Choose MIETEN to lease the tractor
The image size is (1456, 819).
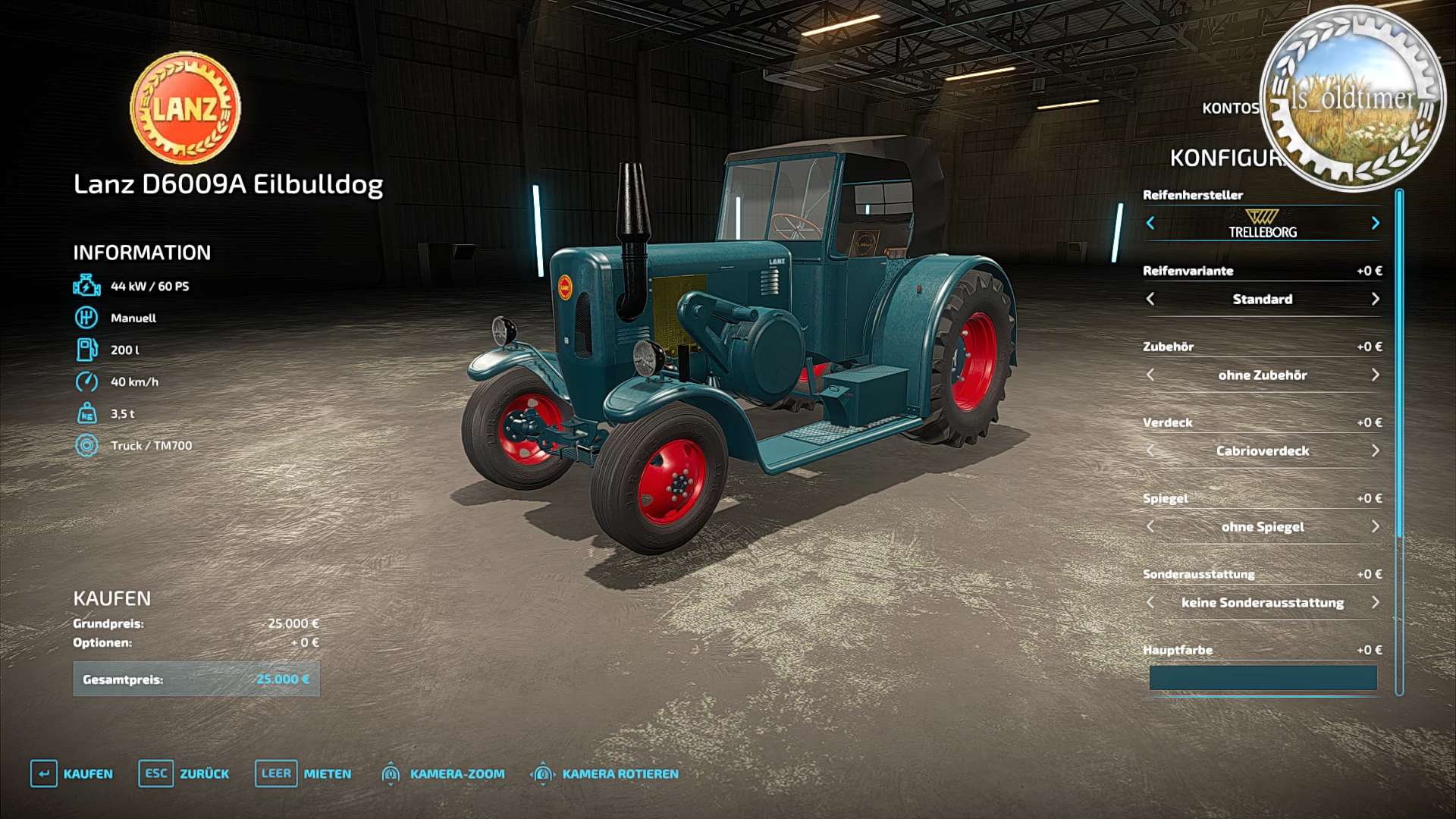pos(303,773)
